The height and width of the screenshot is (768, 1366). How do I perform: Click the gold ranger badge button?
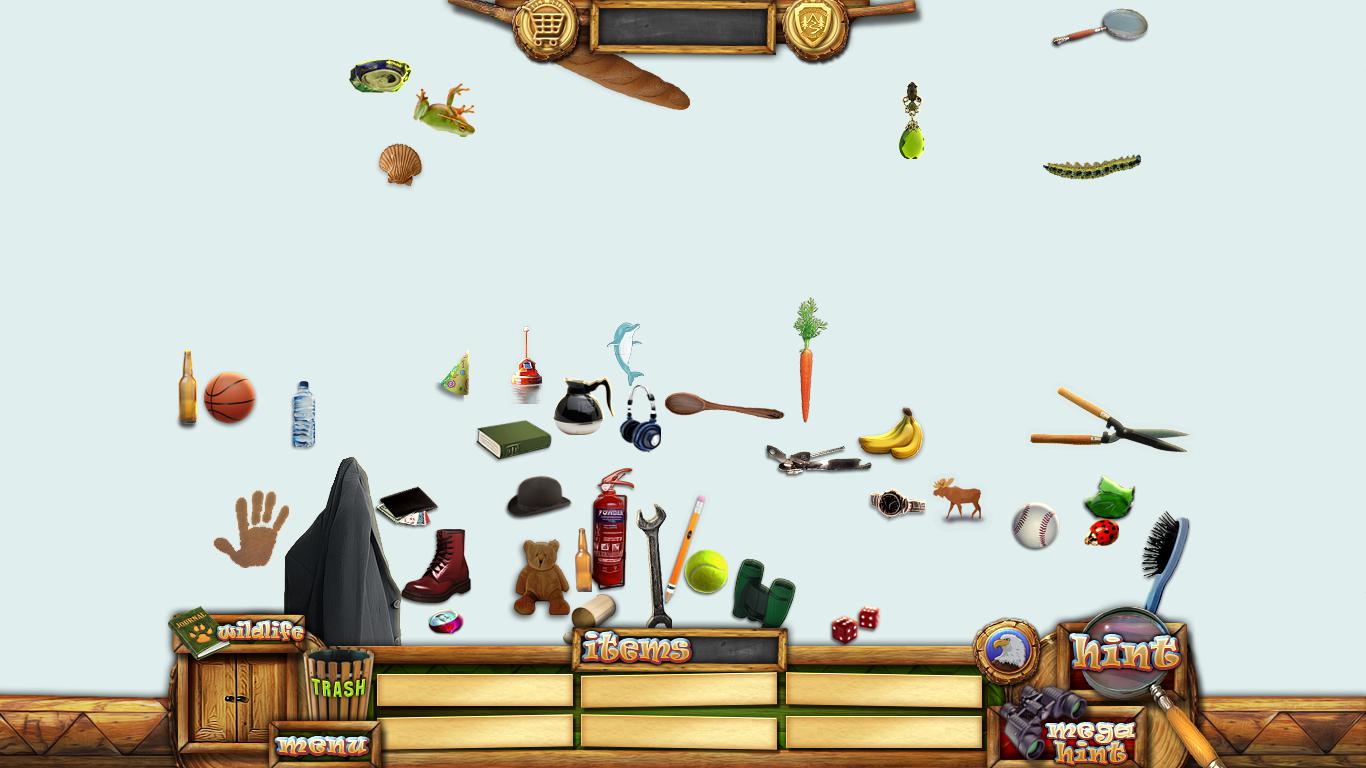[x=815, y=28]
